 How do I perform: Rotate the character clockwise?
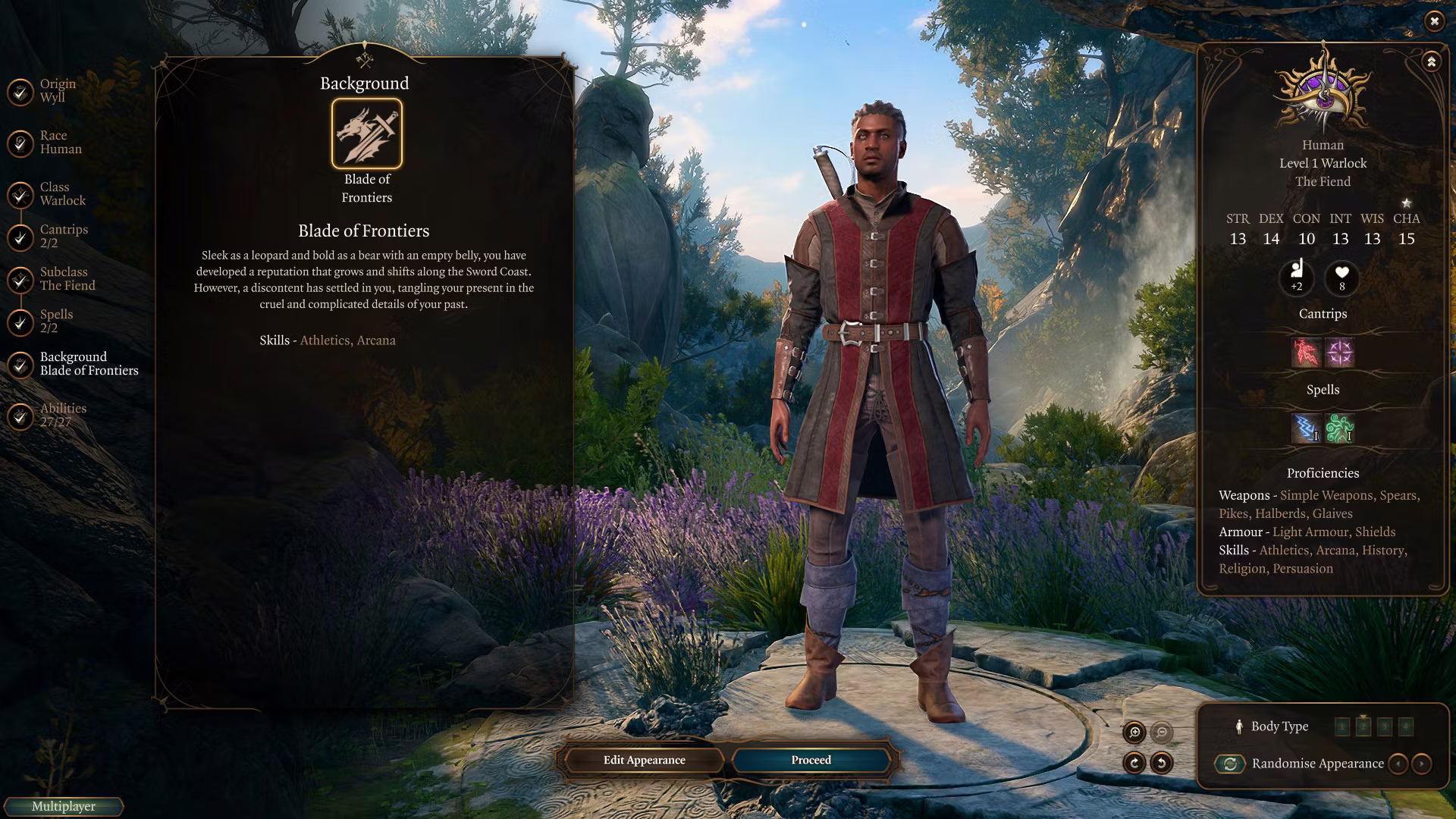click(1134, 763)
